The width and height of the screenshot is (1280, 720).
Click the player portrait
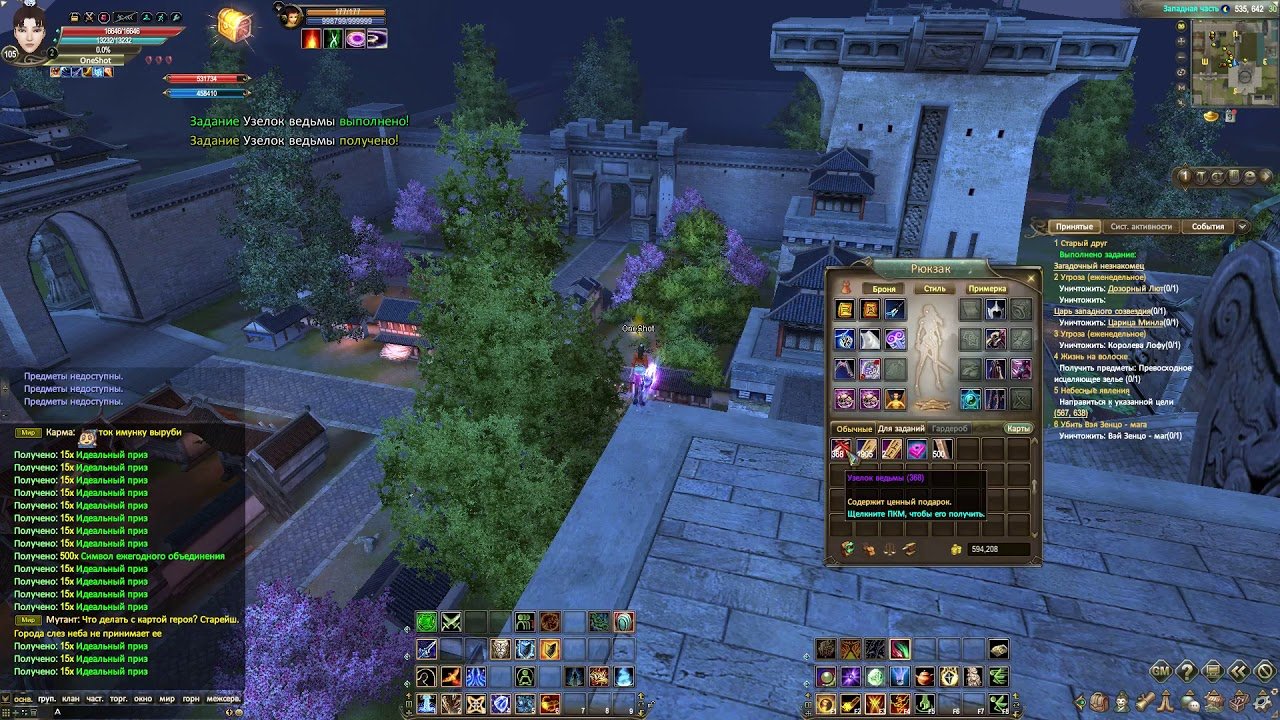tap(30, 30)
